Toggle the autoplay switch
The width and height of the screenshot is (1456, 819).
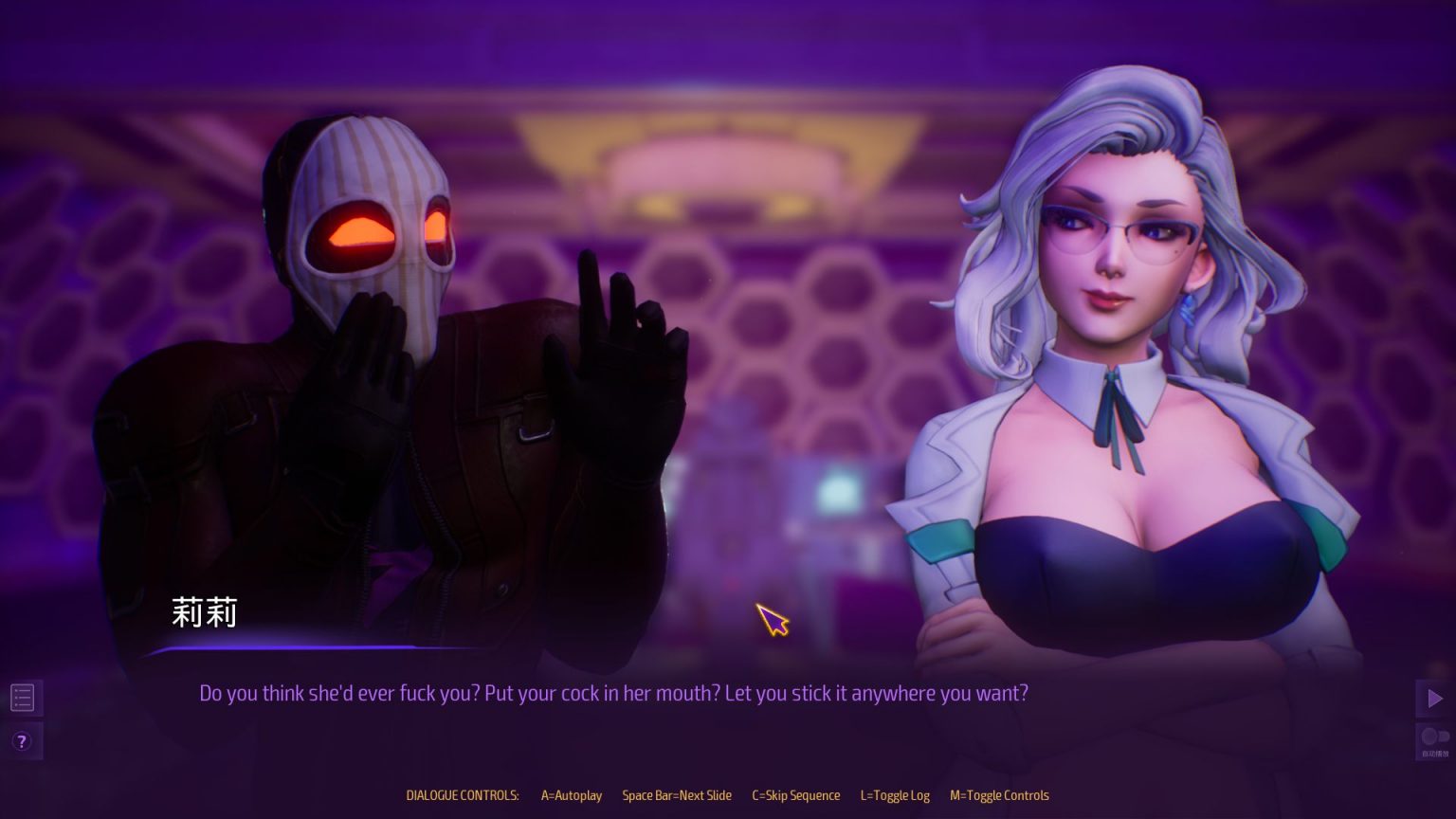[1434, 738]
